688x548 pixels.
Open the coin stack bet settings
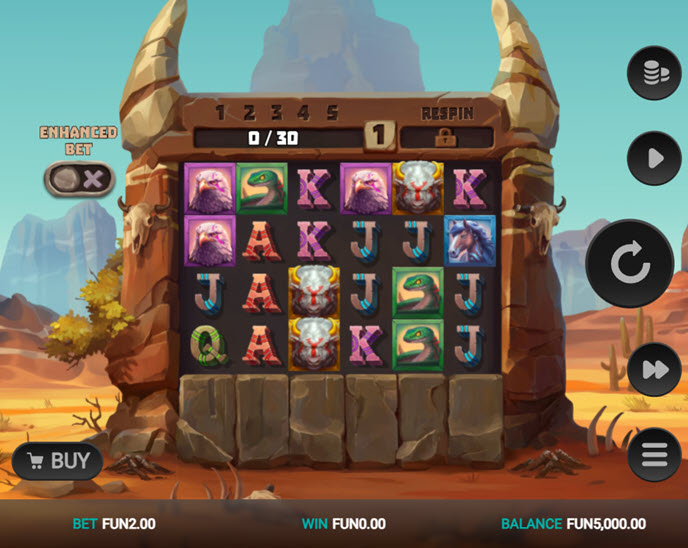coord(653,72)
